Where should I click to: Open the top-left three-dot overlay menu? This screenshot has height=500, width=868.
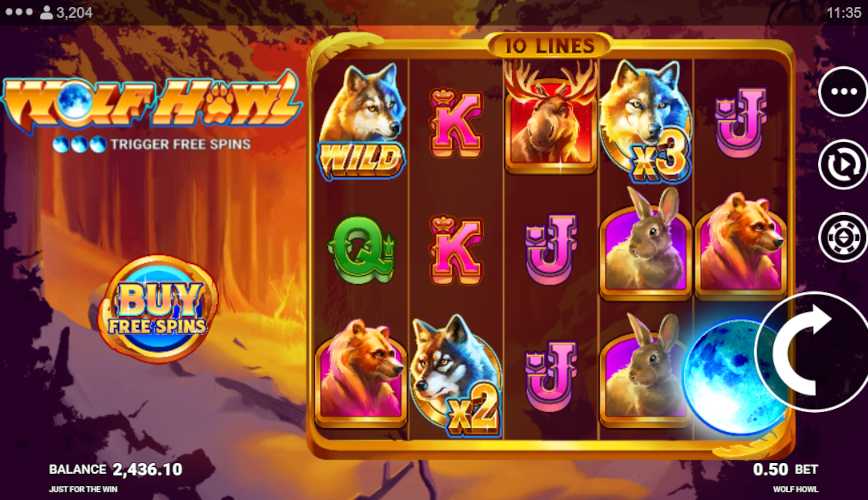click(17, 12)
